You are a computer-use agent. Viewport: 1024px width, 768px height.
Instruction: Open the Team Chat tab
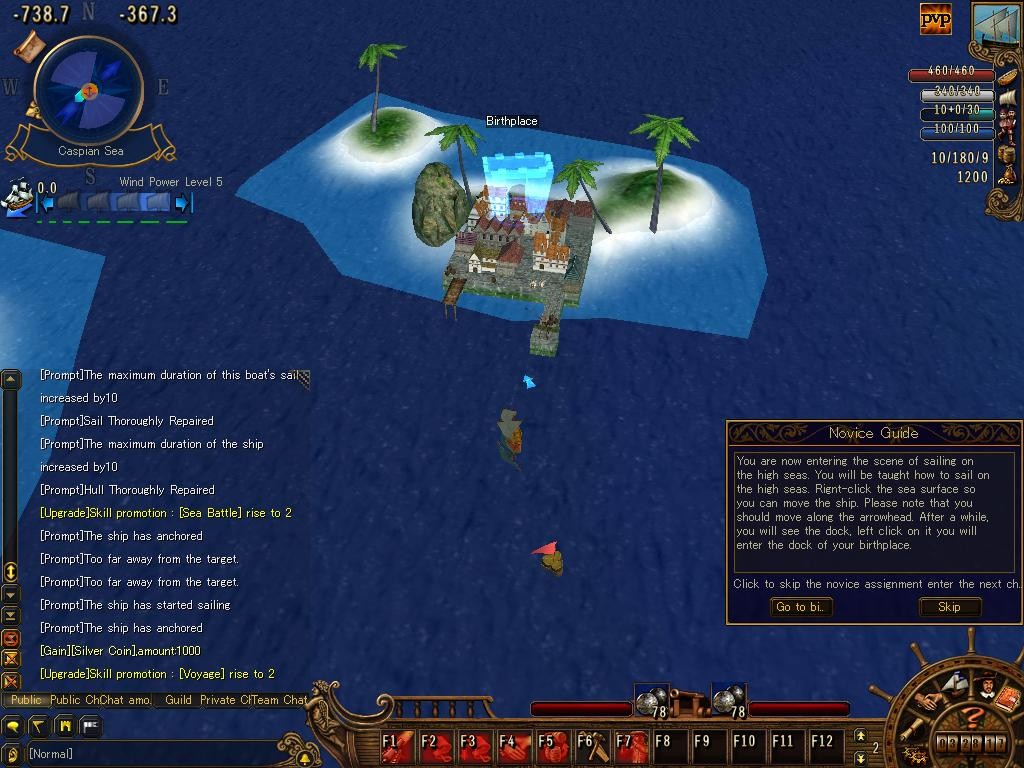click(279, 700)
